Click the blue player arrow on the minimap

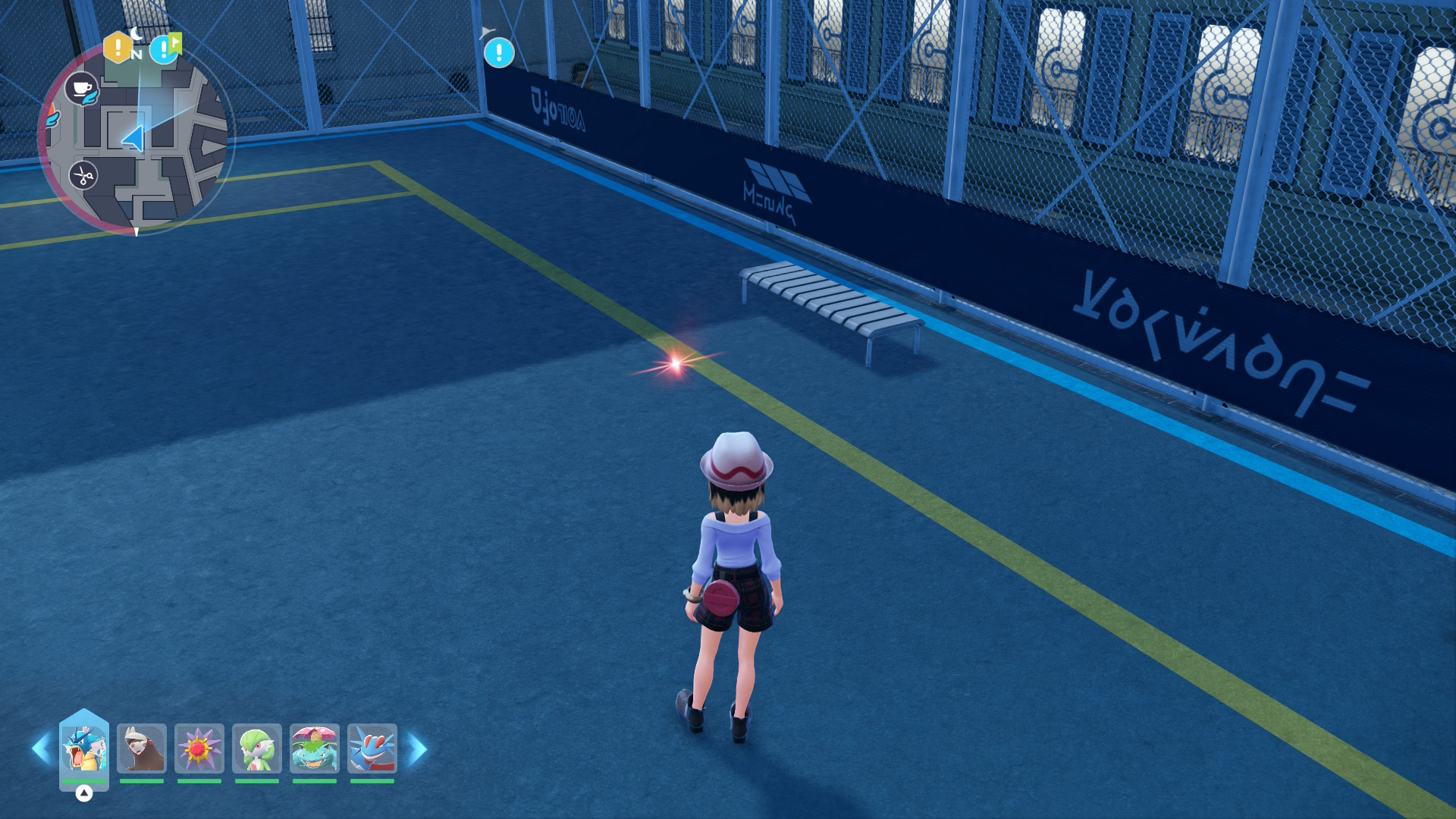click(x=133, y=138)
